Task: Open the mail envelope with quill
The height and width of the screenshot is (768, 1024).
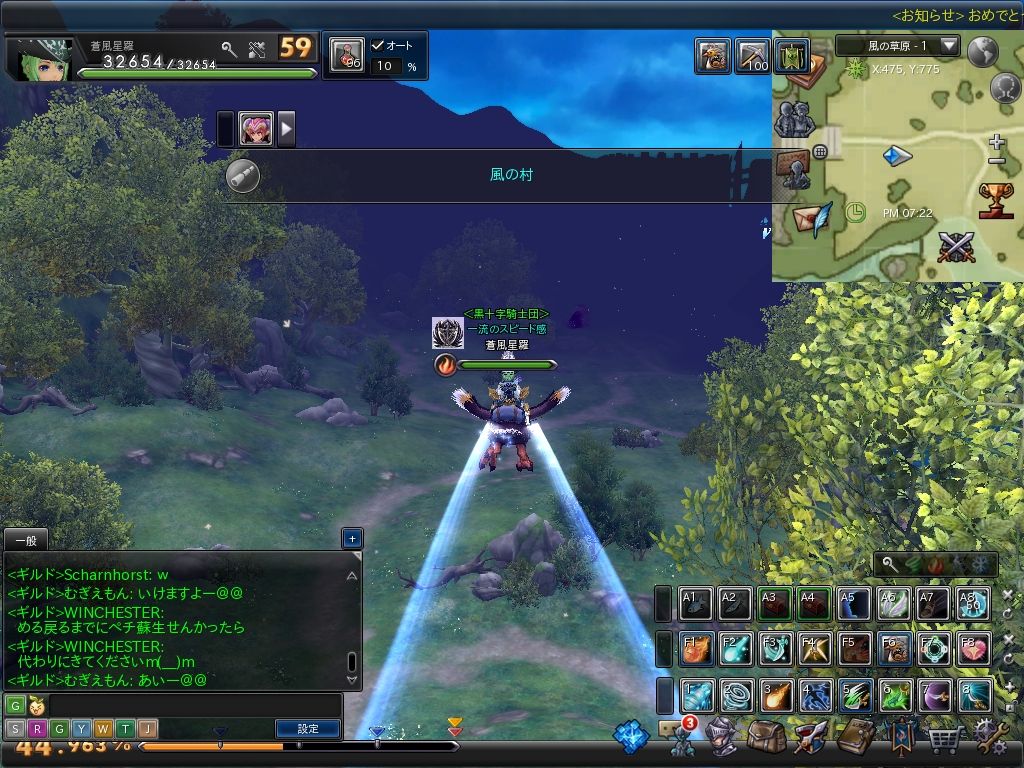Action: pyautogui.click(x=812, y=217)
